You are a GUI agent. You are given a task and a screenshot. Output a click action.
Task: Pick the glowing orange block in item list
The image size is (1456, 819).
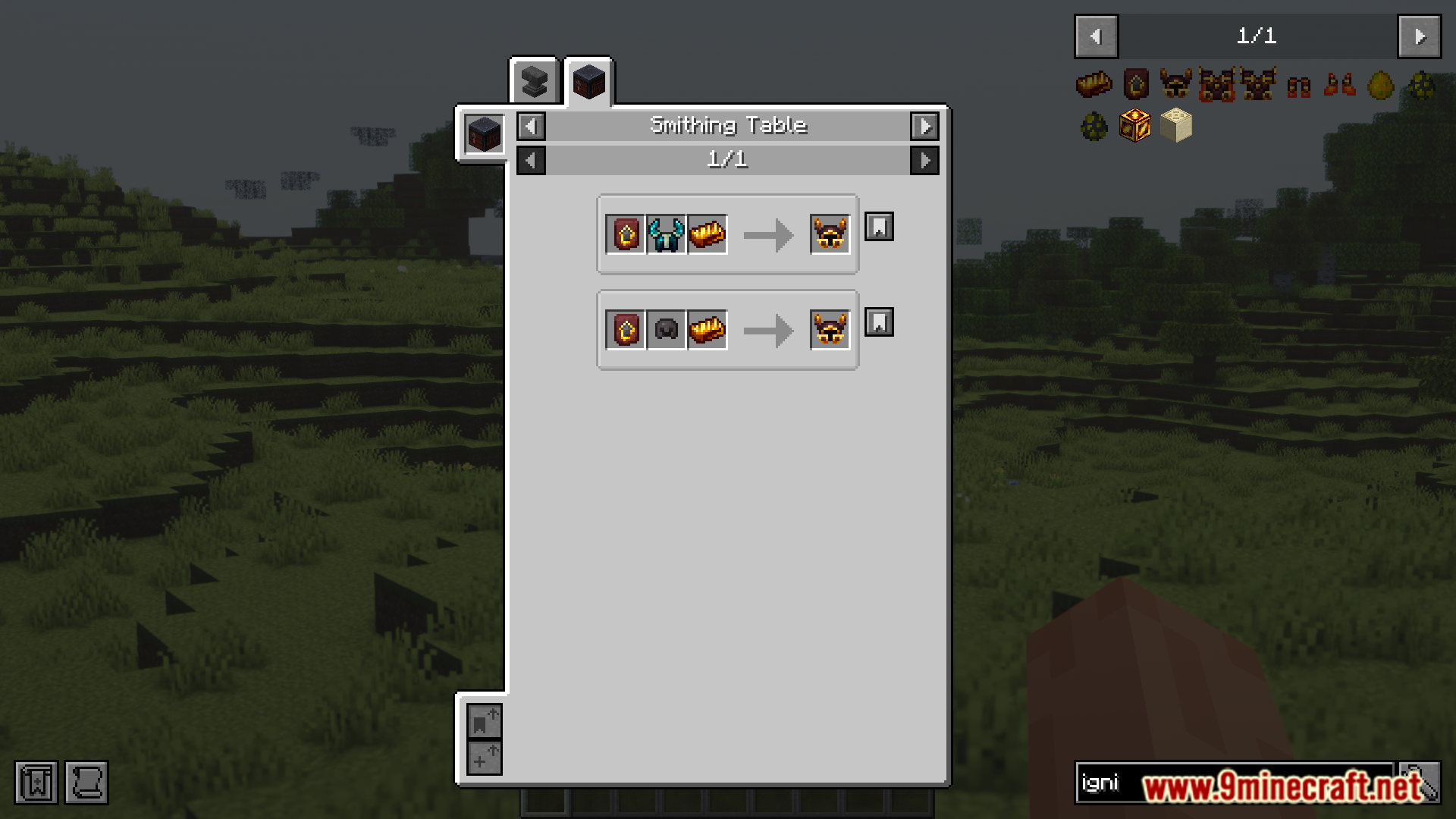[x=1135, y=126]
